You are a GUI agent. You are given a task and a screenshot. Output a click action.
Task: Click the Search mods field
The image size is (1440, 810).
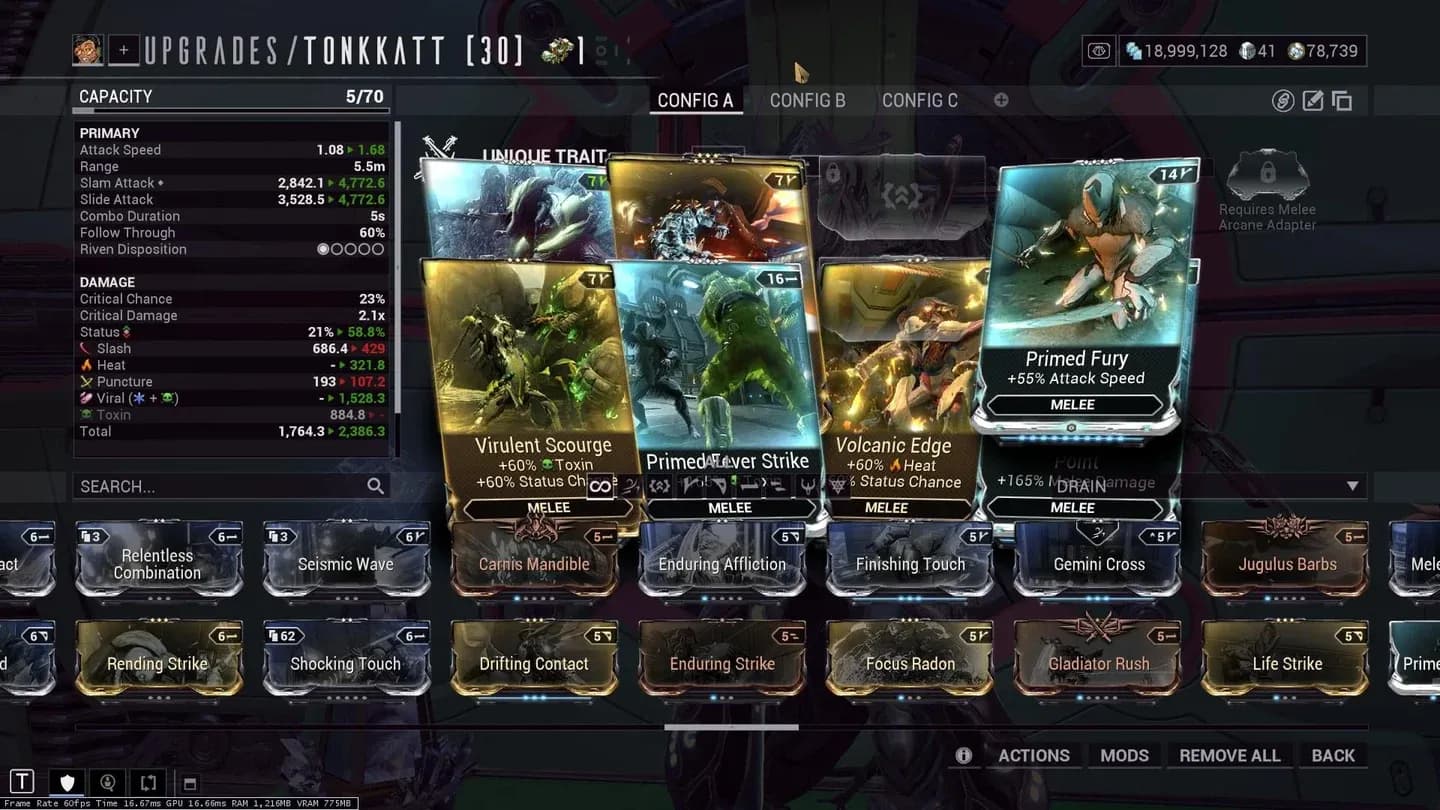point(220,486)
